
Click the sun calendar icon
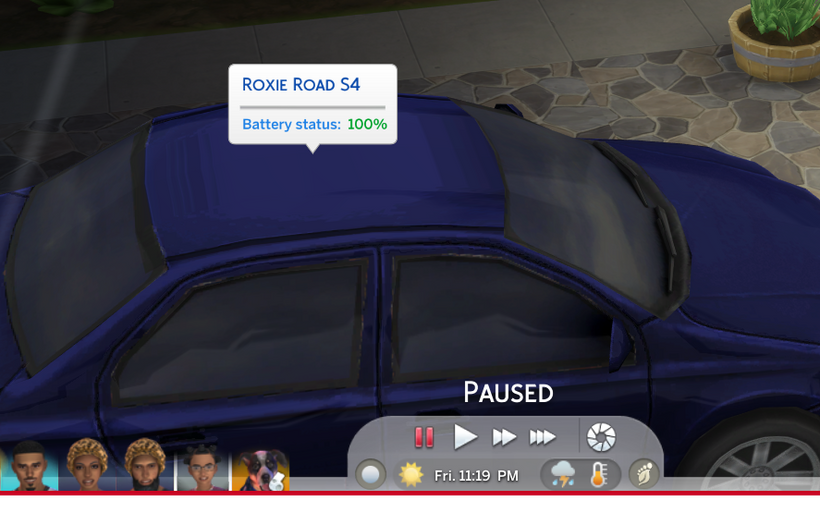click(411, 474)
